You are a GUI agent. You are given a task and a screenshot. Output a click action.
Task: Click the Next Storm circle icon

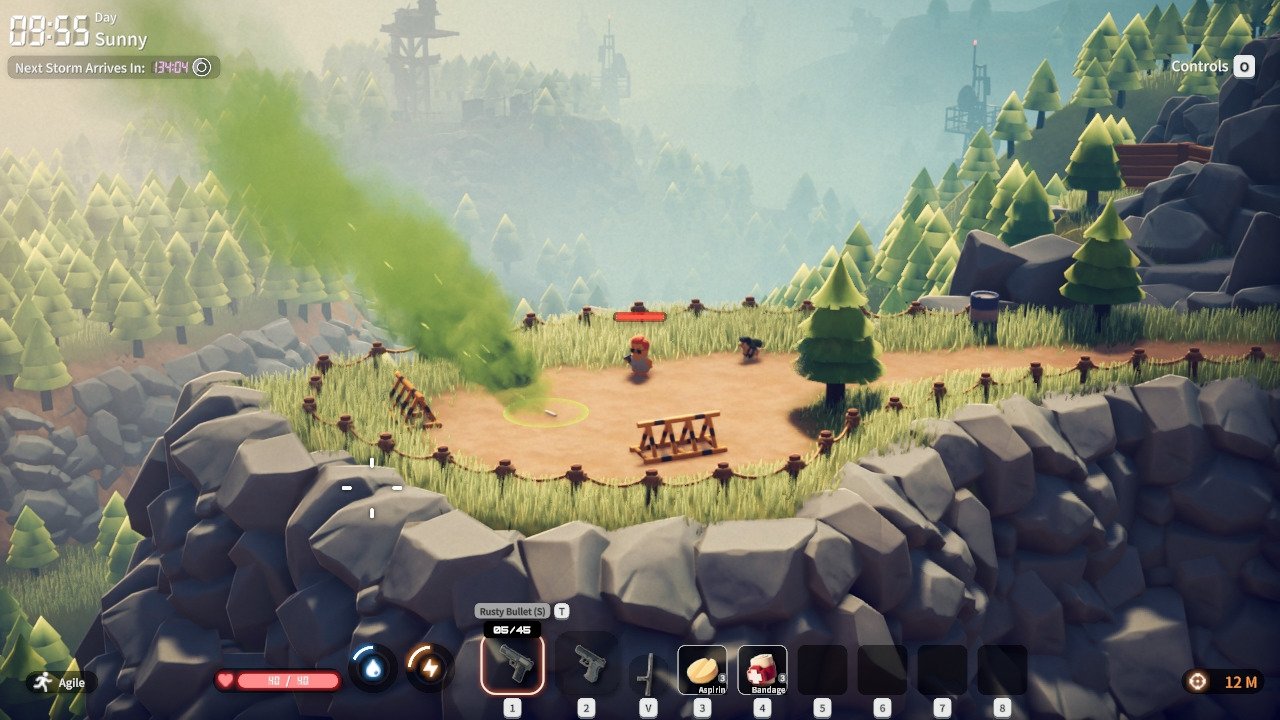point(202,67)
